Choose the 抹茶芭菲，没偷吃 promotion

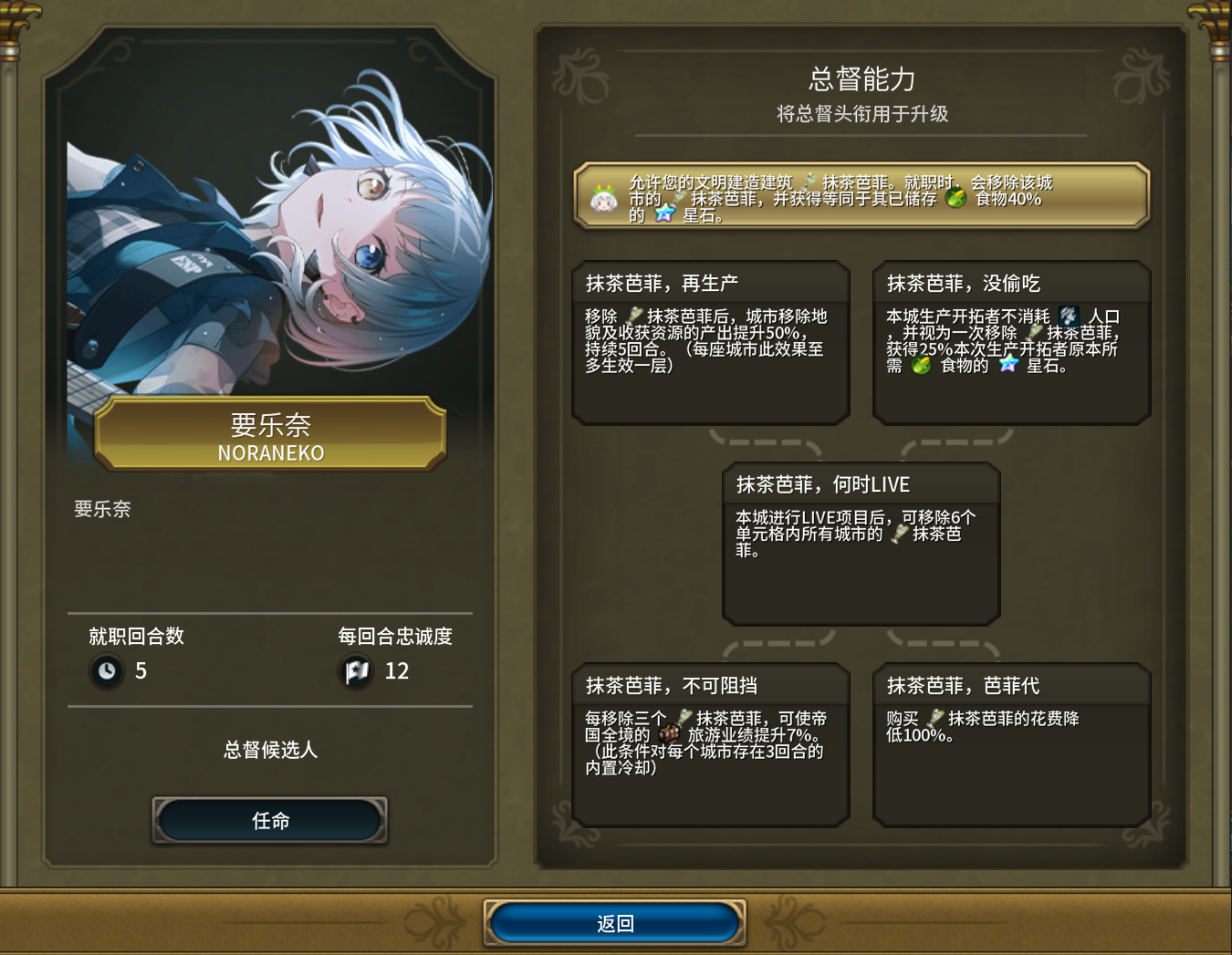coord(1011,343)
